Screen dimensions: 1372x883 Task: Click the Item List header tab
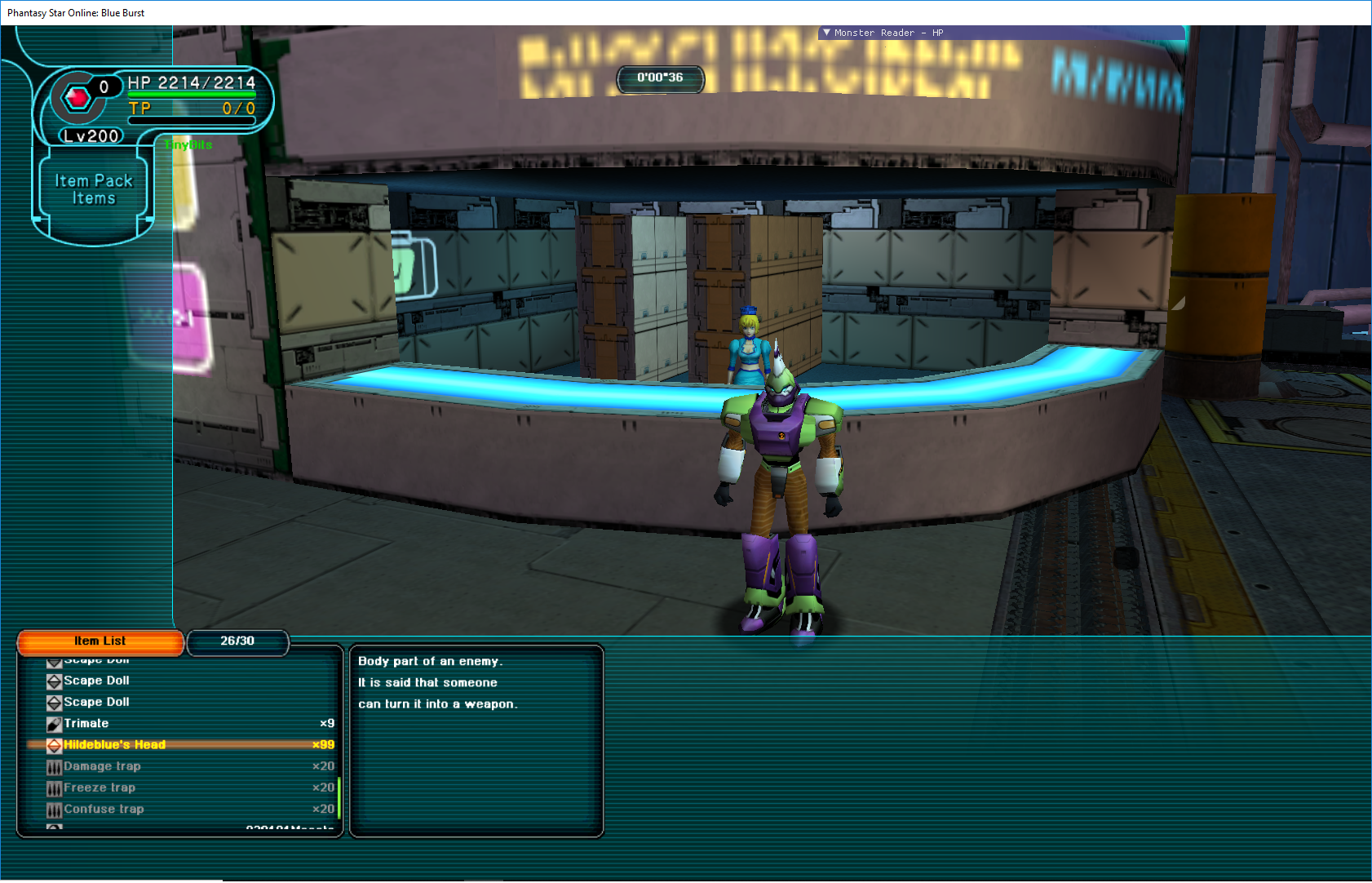coord(100,641)
